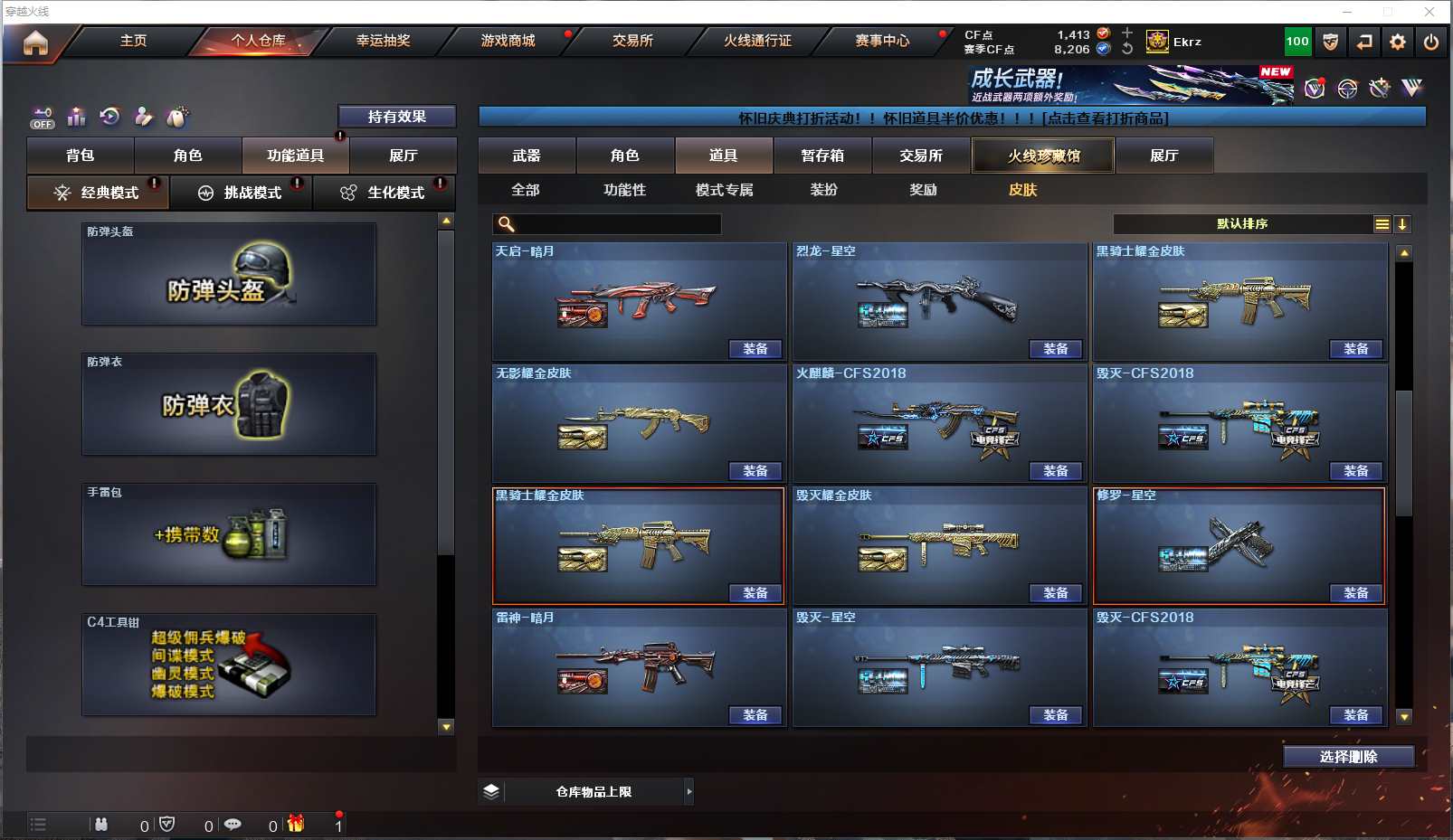Viewport: 1453px width, 840px height.
Task: Switch to the 交易所 top menu
Action: click(x=632, y=41)
